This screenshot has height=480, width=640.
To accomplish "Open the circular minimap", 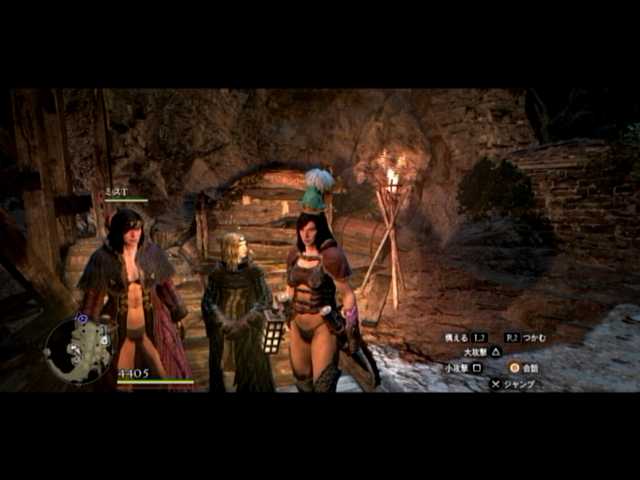I will 79,350.
